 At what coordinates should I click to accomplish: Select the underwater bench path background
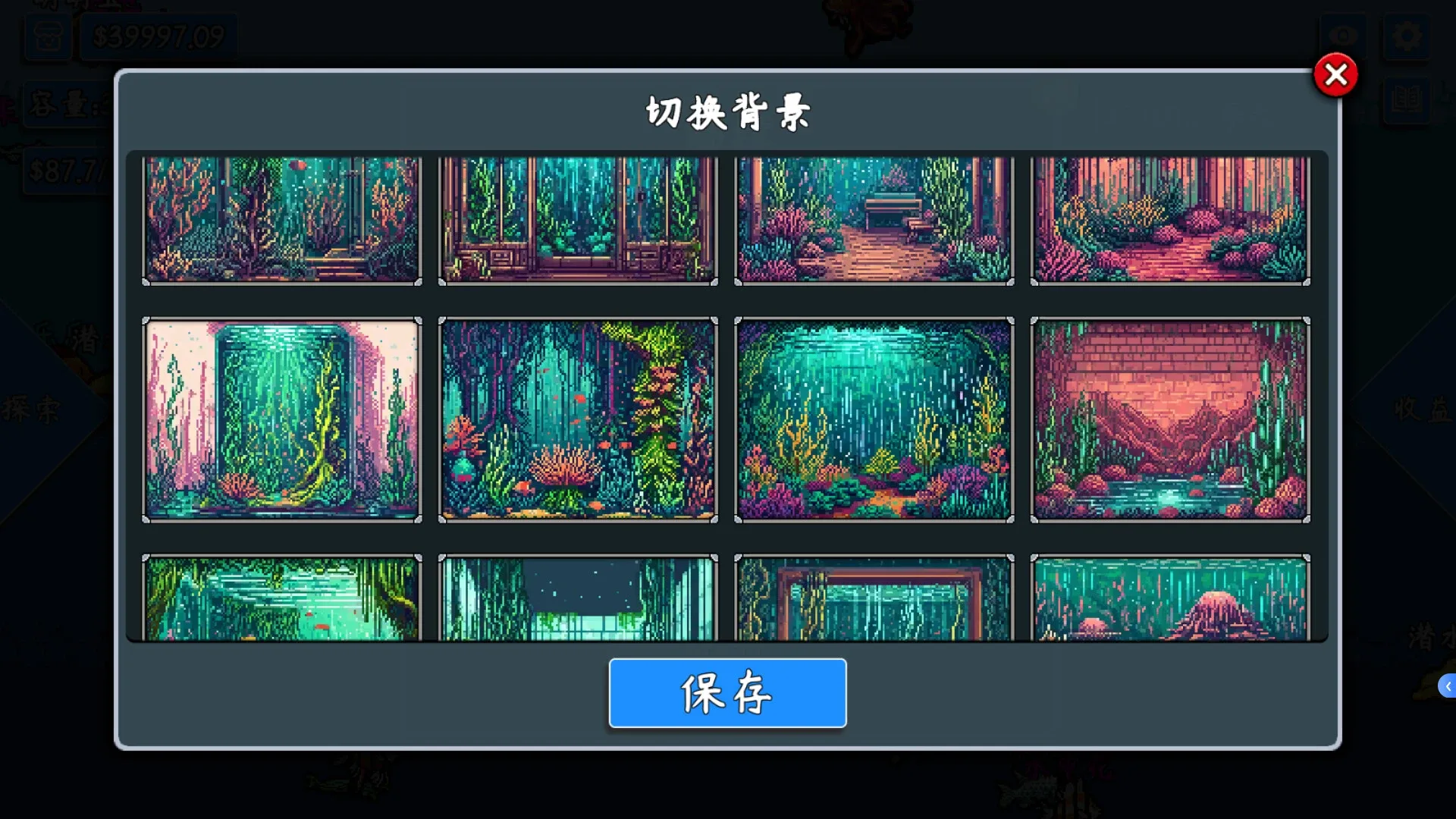pyautogui.click(x=873, y=220)
